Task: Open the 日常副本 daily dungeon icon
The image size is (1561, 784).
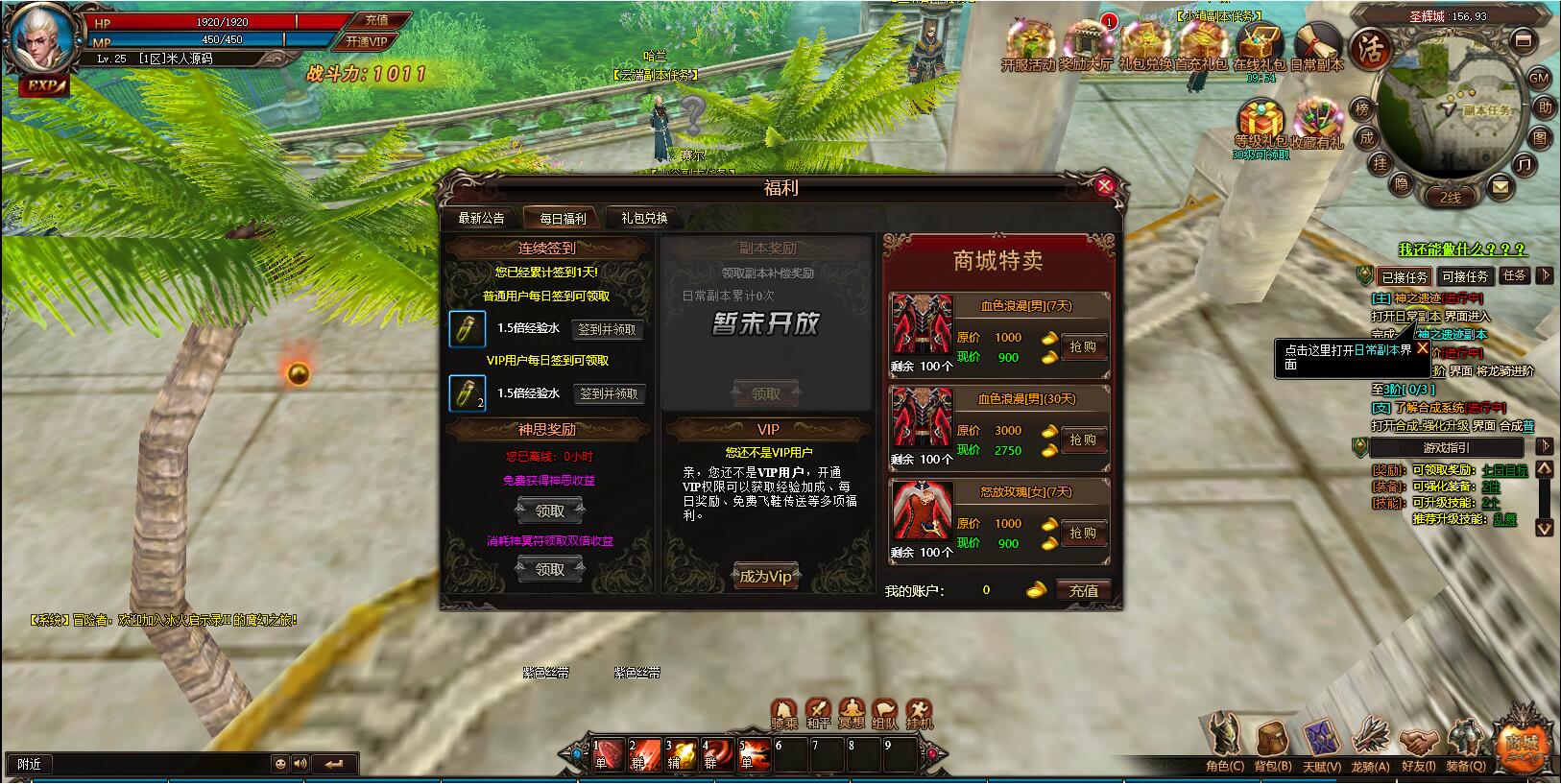Action: 1316,45
